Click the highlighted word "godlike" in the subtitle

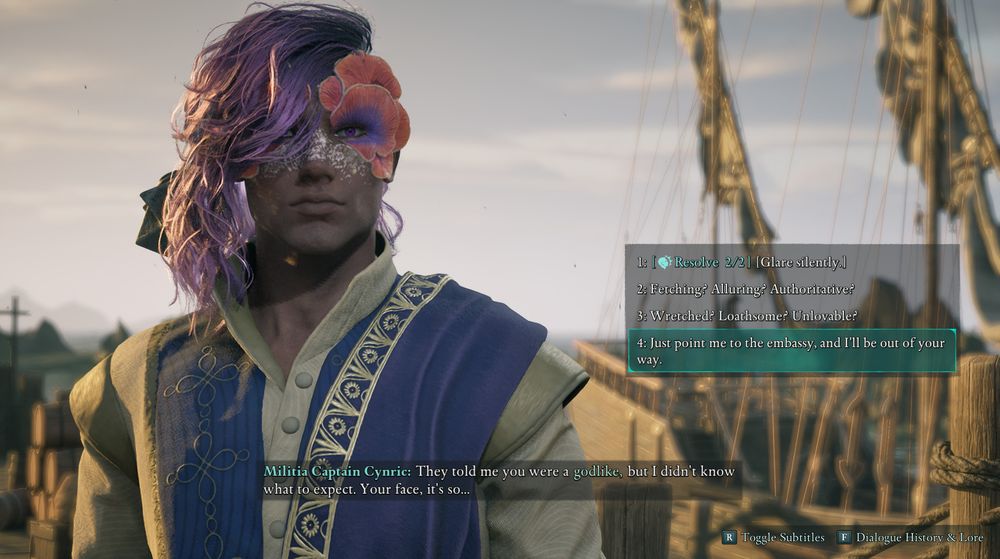click(596, 471)
